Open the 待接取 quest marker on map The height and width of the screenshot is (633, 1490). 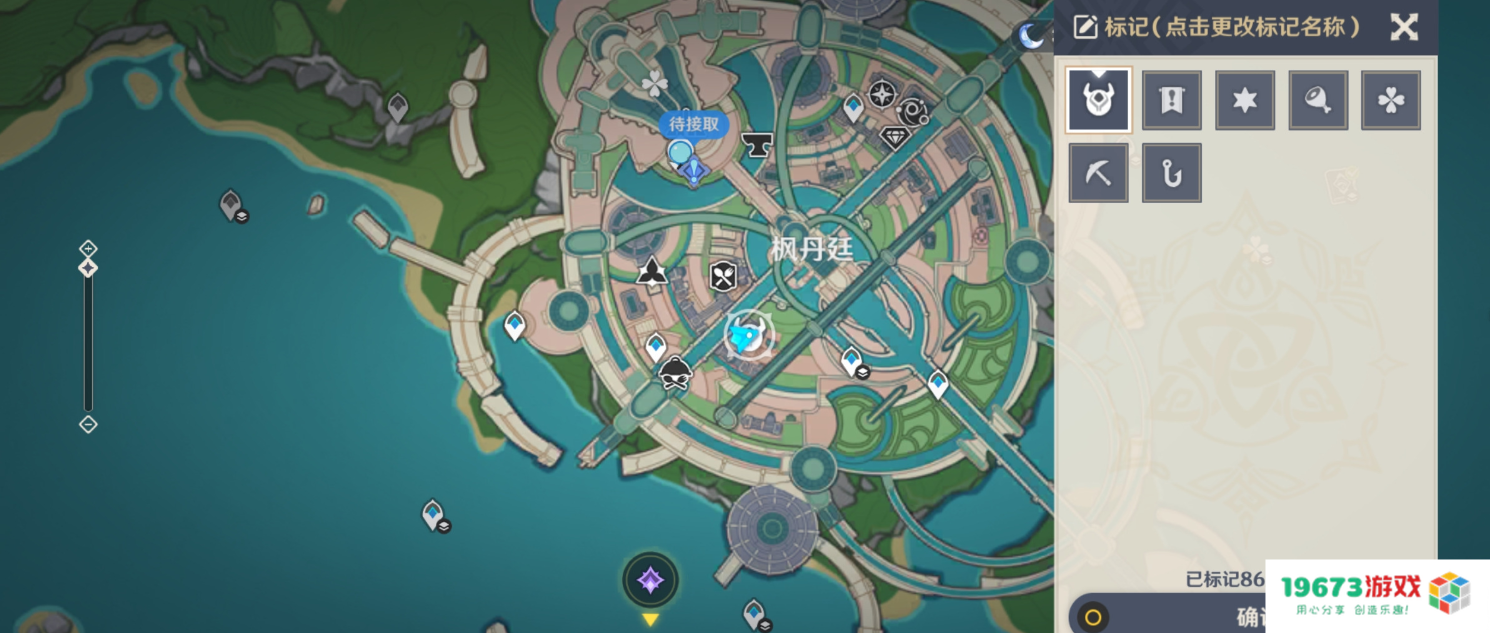point(693,125)
